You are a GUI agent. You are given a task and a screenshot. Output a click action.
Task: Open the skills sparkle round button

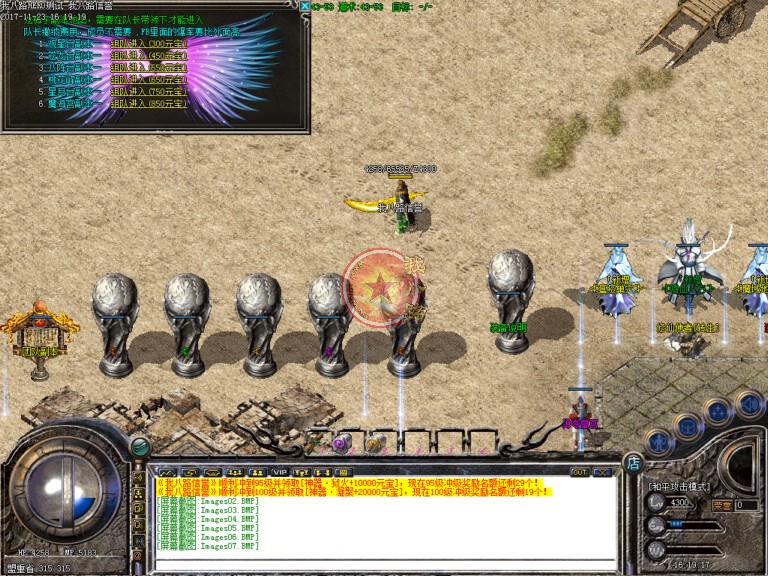(717, 411)
